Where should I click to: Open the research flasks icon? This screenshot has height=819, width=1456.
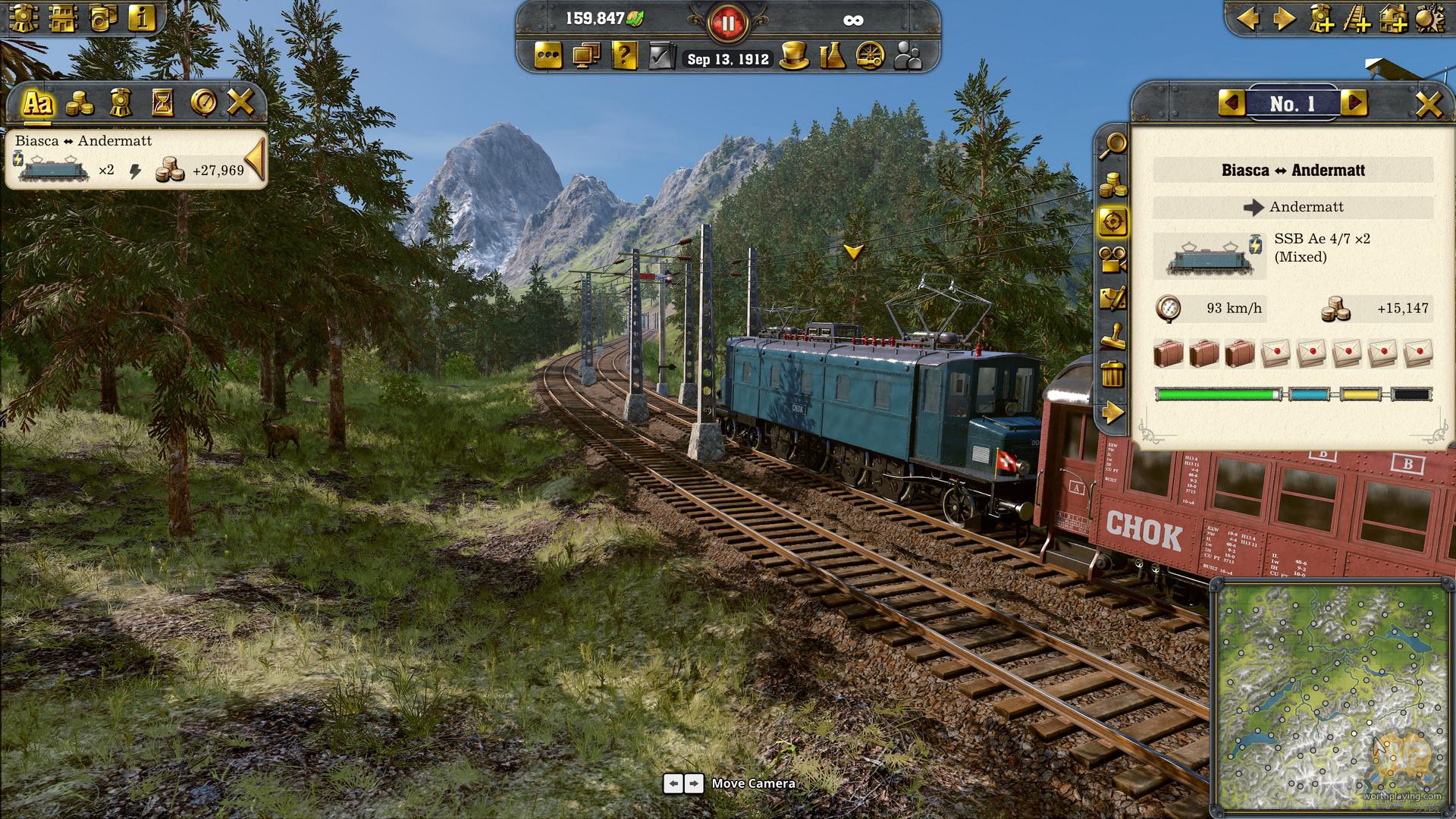tap(833, 57)
